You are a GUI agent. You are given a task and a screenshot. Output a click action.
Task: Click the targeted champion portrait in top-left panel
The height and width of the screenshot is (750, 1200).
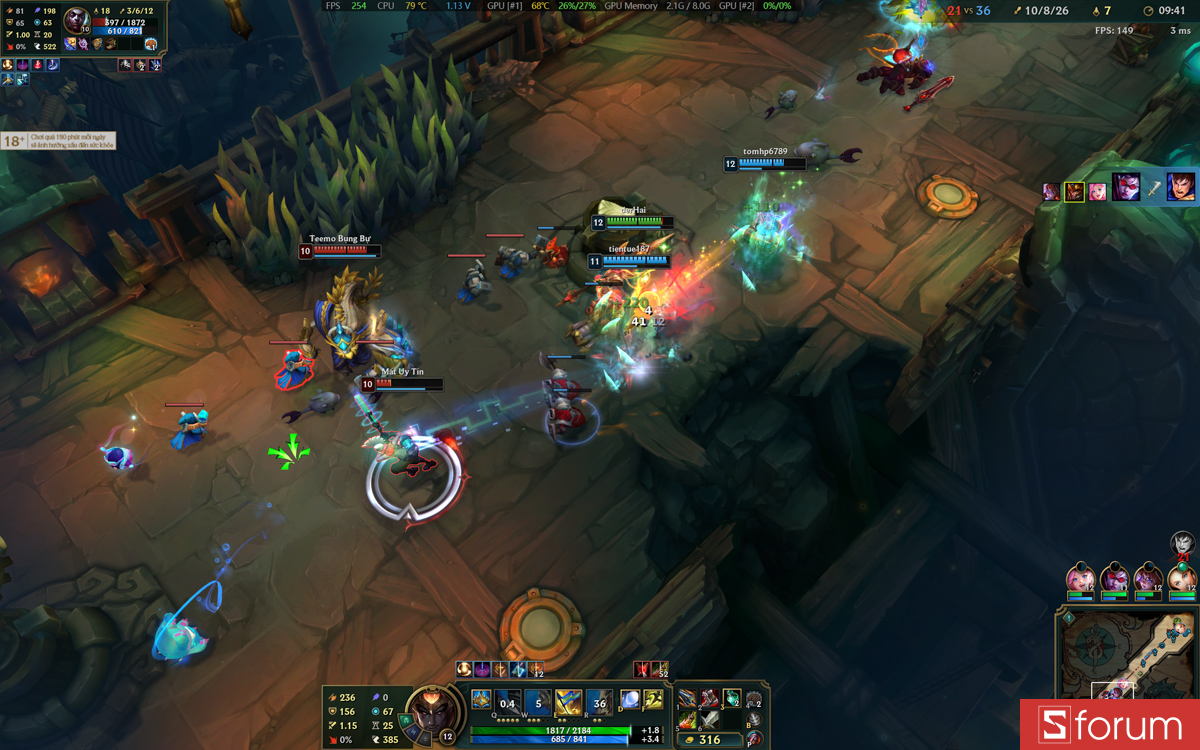click(76, 21)
